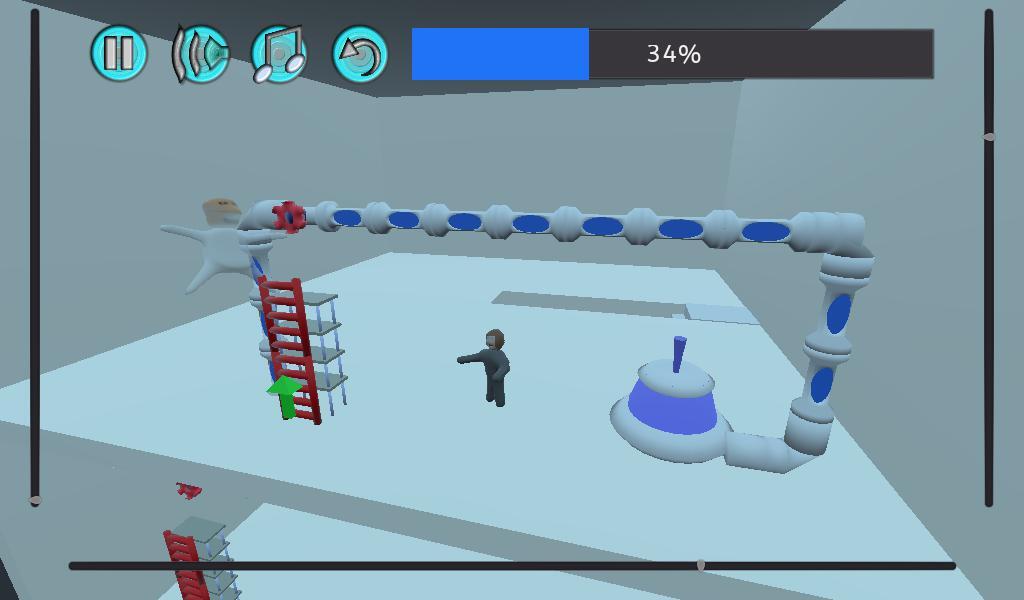
Task: Click the bottom horizontal slider handle
Action: (x=701, y=566)
